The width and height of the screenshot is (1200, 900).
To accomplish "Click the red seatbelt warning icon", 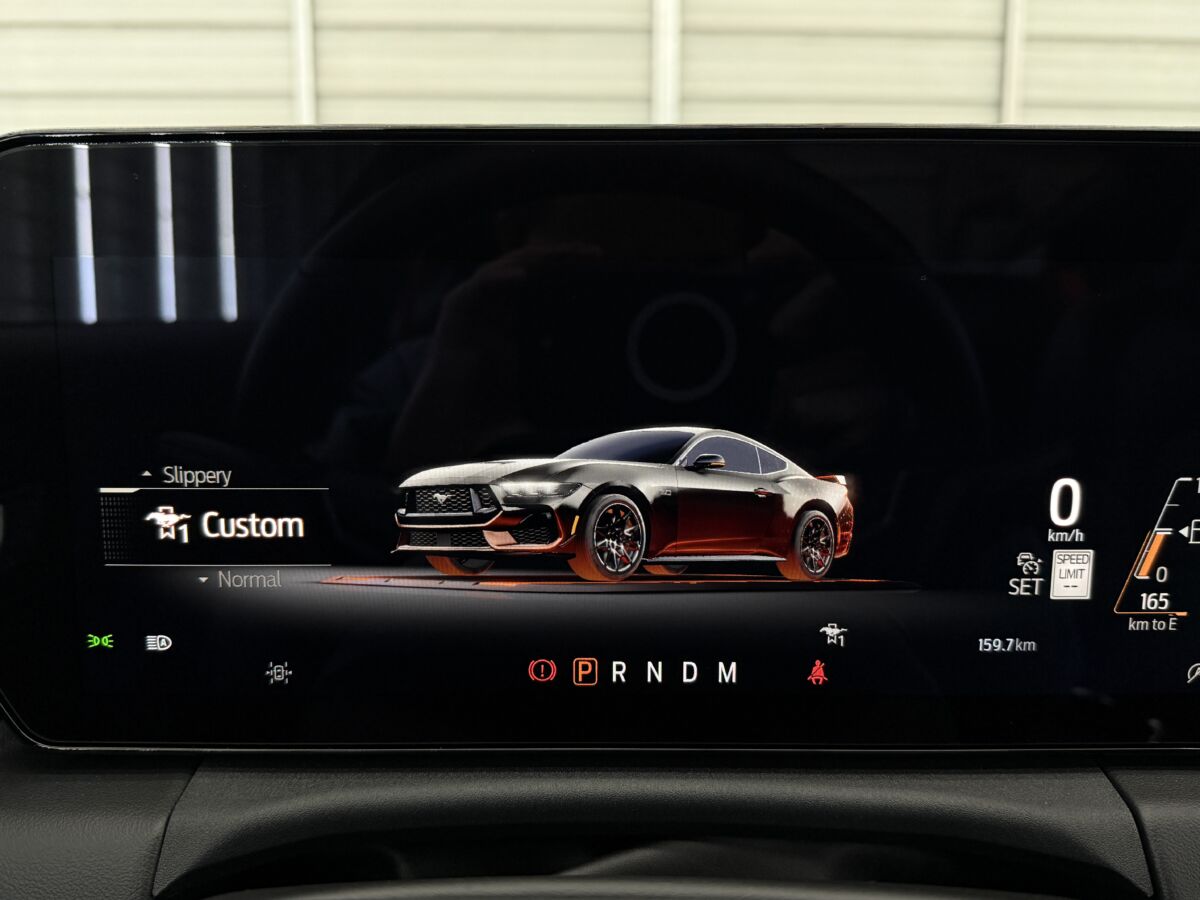I will click(818, 672).
